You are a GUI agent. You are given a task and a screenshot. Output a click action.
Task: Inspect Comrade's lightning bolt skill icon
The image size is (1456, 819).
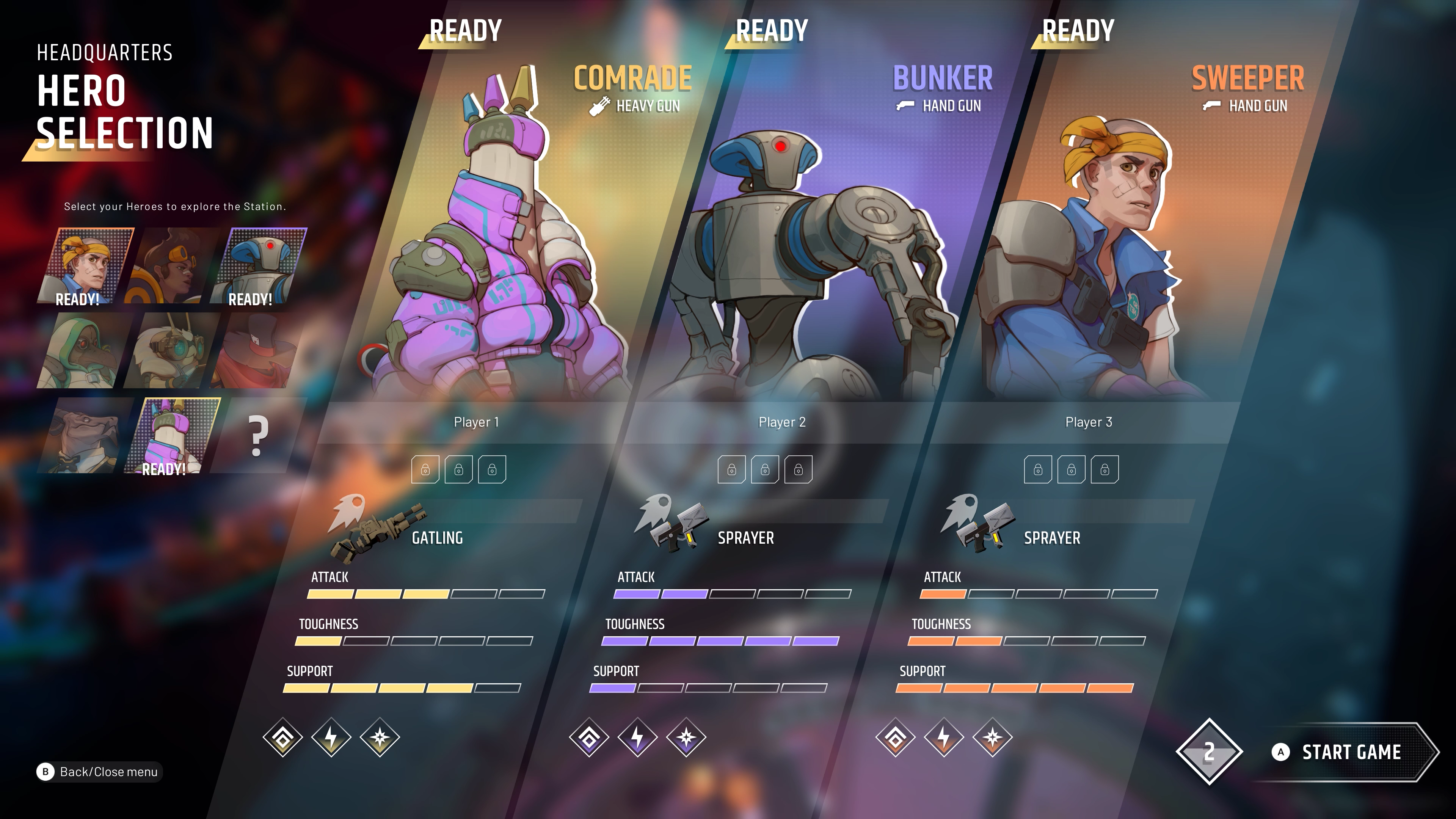click(x=332, y=737)
